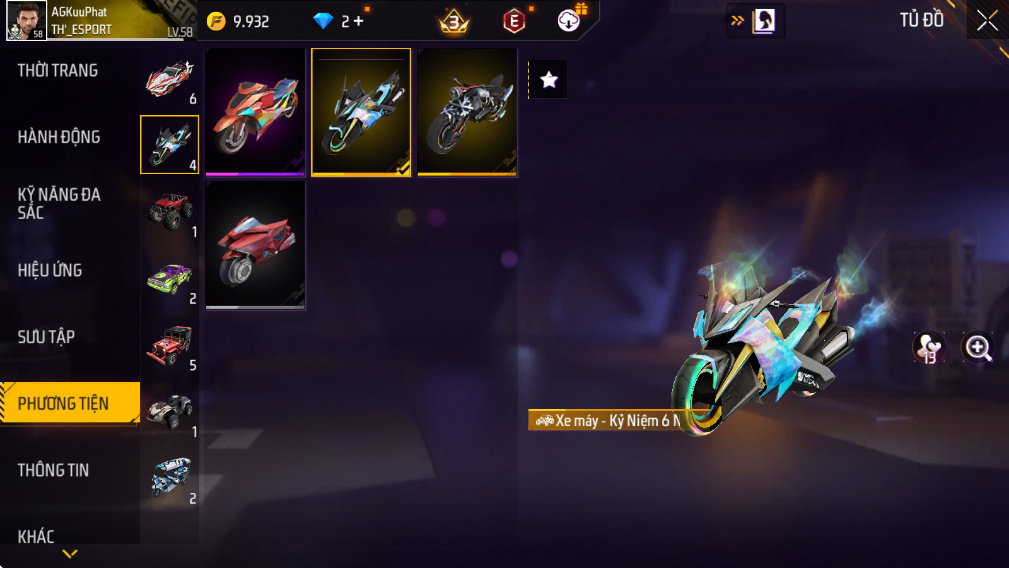Select the KỸ NĂNG ĐA SẮC tab
Viewport: 1009px width, 568px height.
pyautogui.click(x=59, y=203)
